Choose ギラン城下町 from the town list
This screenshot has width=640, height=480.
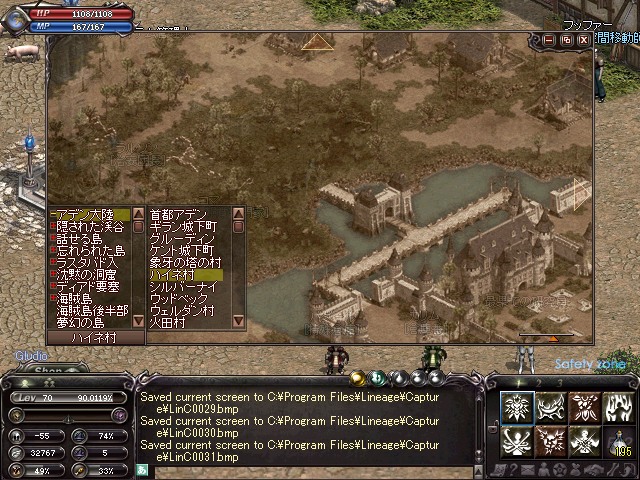tap(183, 226)
